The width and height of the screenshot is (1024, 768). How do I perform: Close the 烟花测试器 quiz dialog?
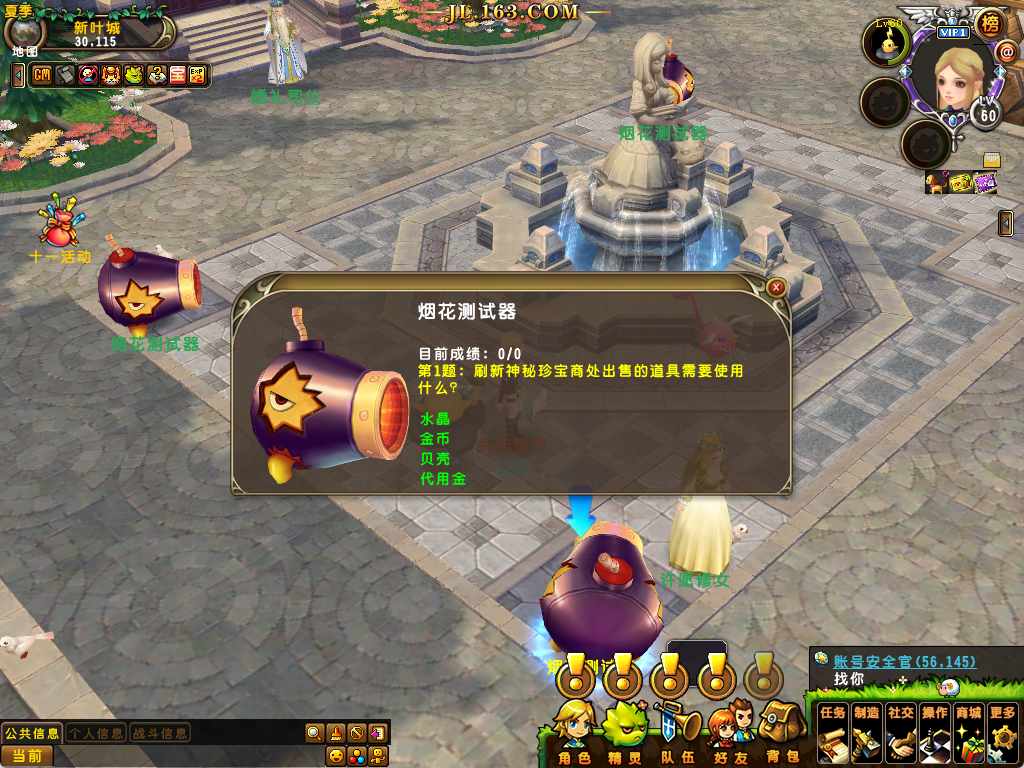click(775, 288)
